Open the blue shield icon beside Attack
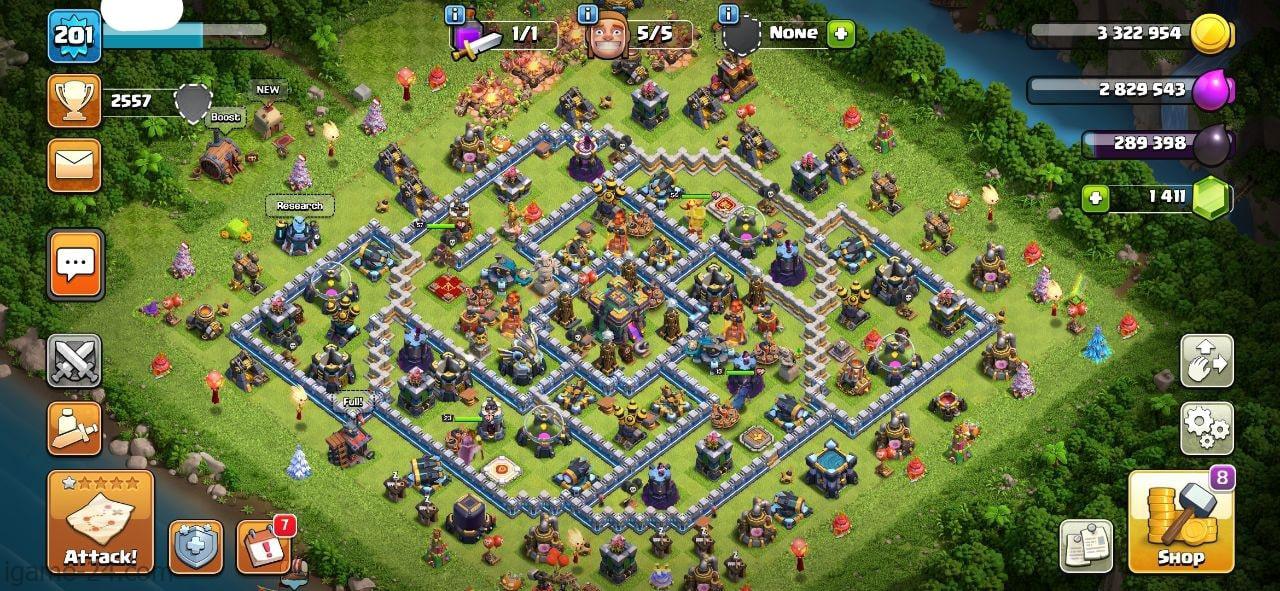Screen dimensions: 1280x591 click(195, 547)
